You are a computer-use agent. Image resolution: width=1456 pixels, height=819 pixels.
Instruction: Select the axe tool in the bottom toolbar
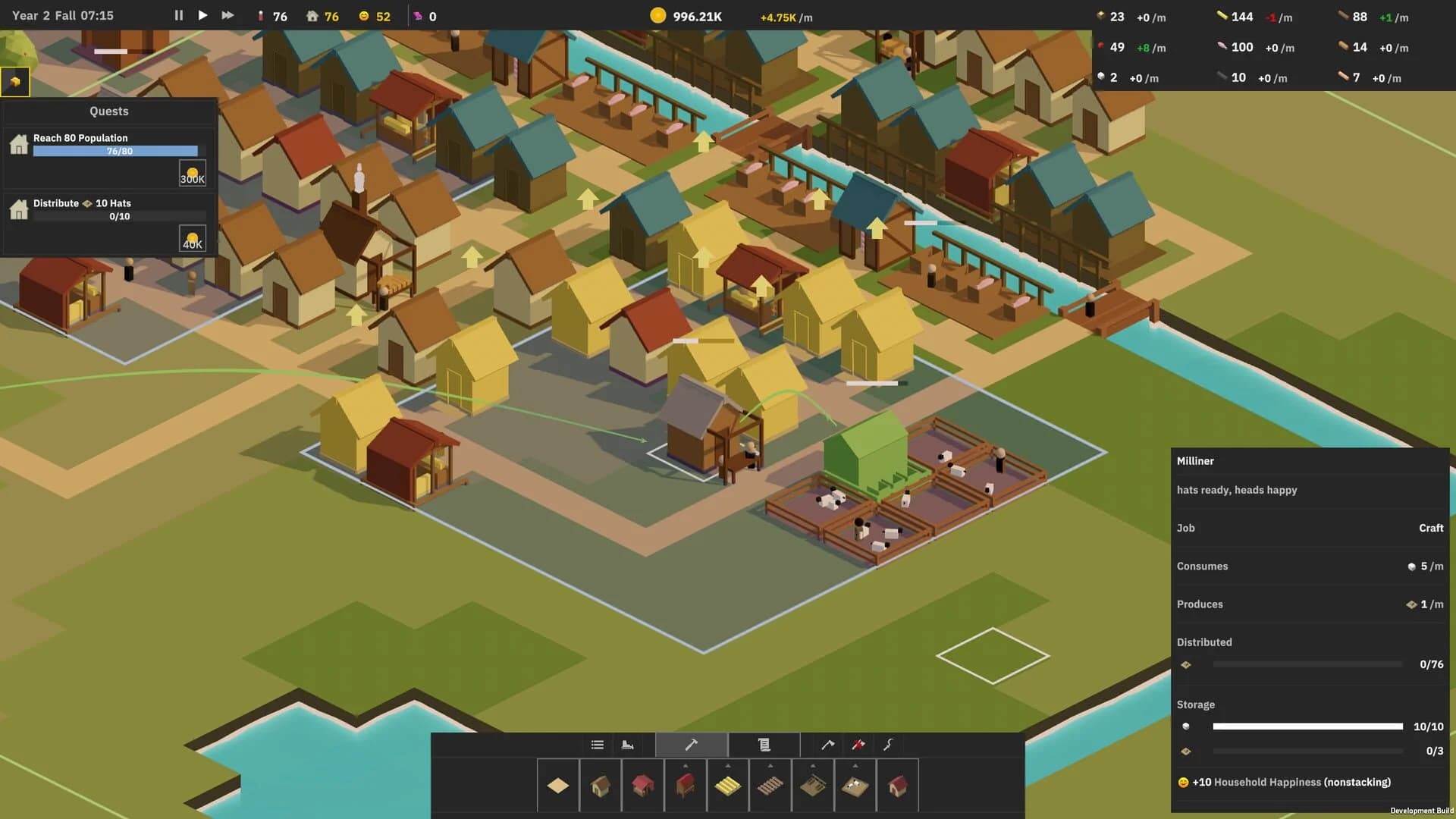pos(827,745)
